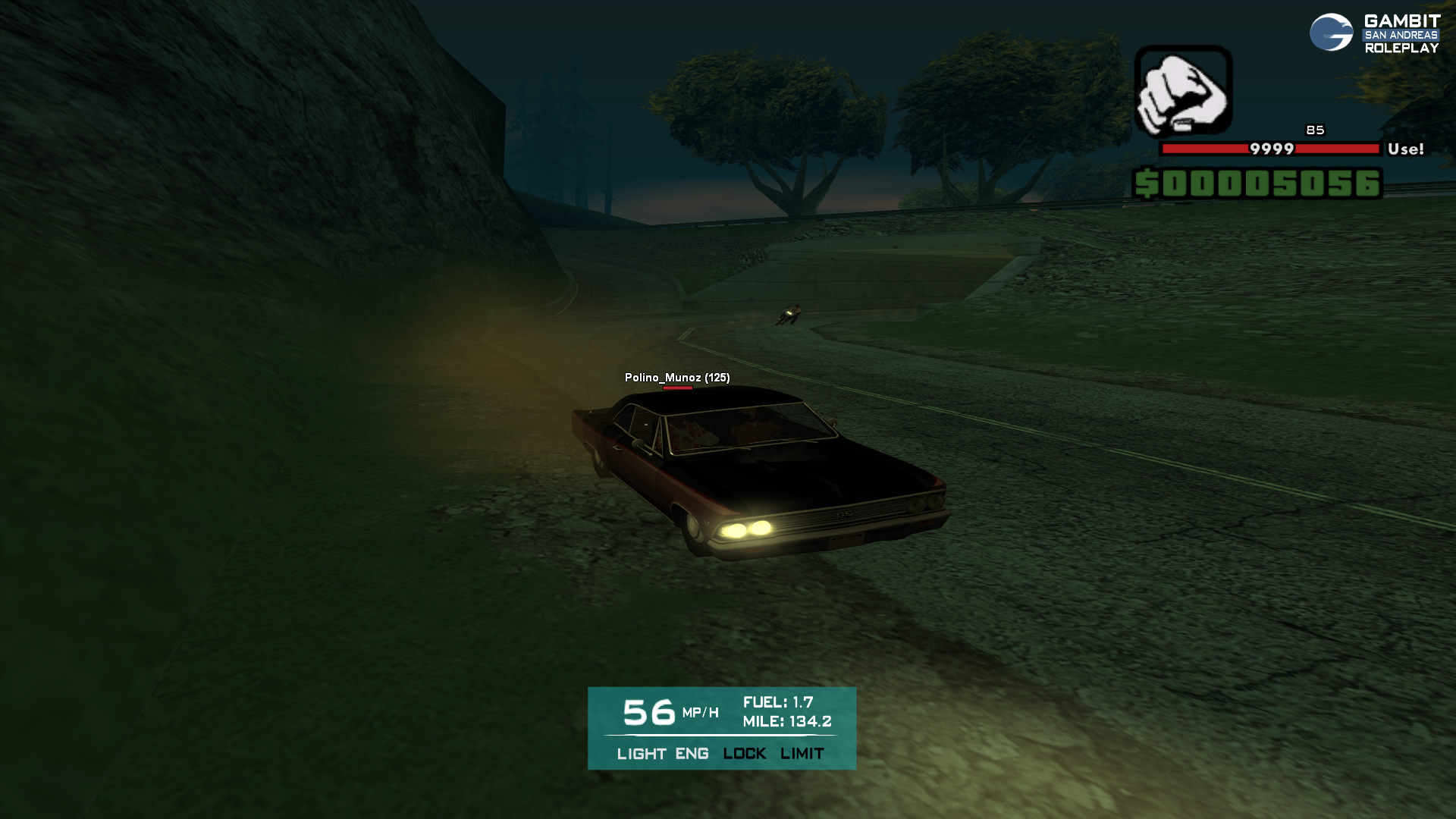Click the Gambit San Andreas Roleplay logo
Viewport: 1456px width, 819px height.
[x=1374, y=34]
